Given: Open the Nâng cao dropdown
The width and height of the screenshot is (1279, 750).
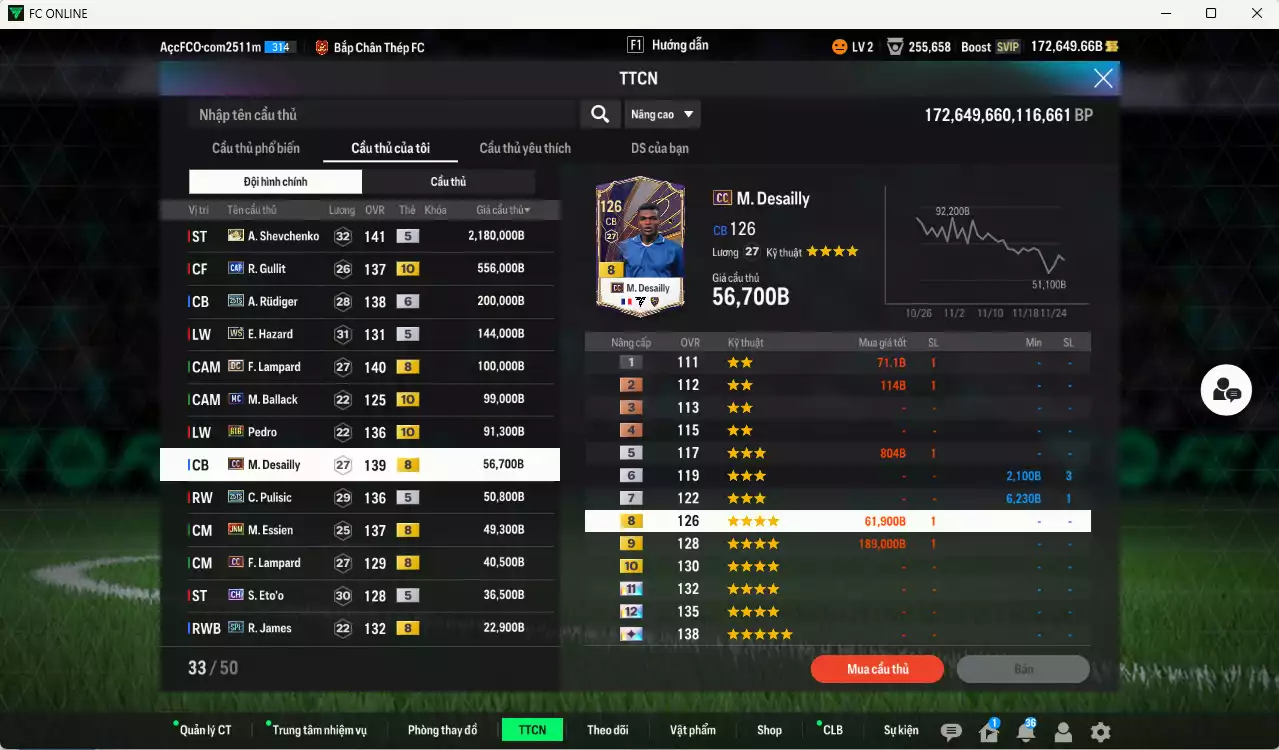Looking at the screenshot, I should 662,114.
